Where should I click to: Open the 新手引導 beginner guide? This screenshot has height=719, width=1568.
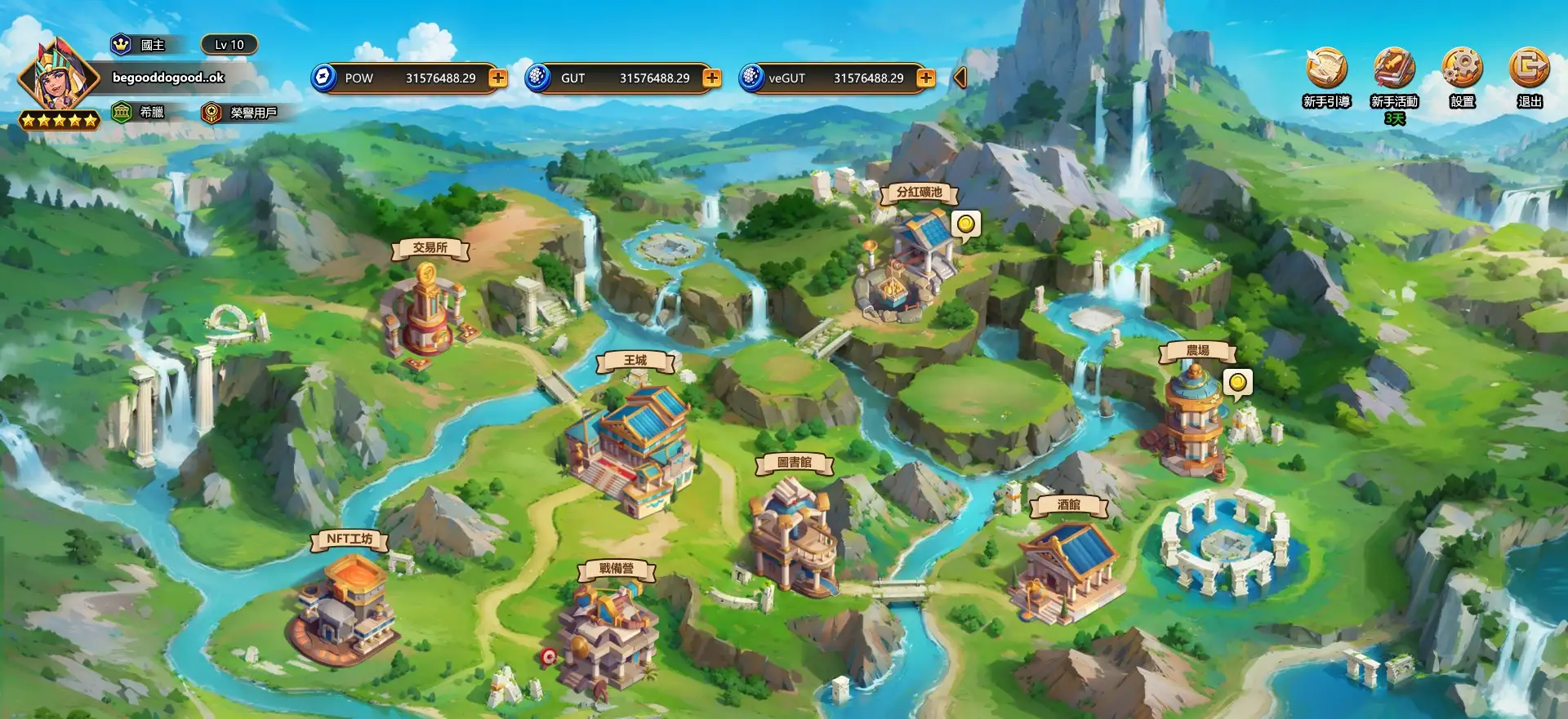[x=1326, y=69]
